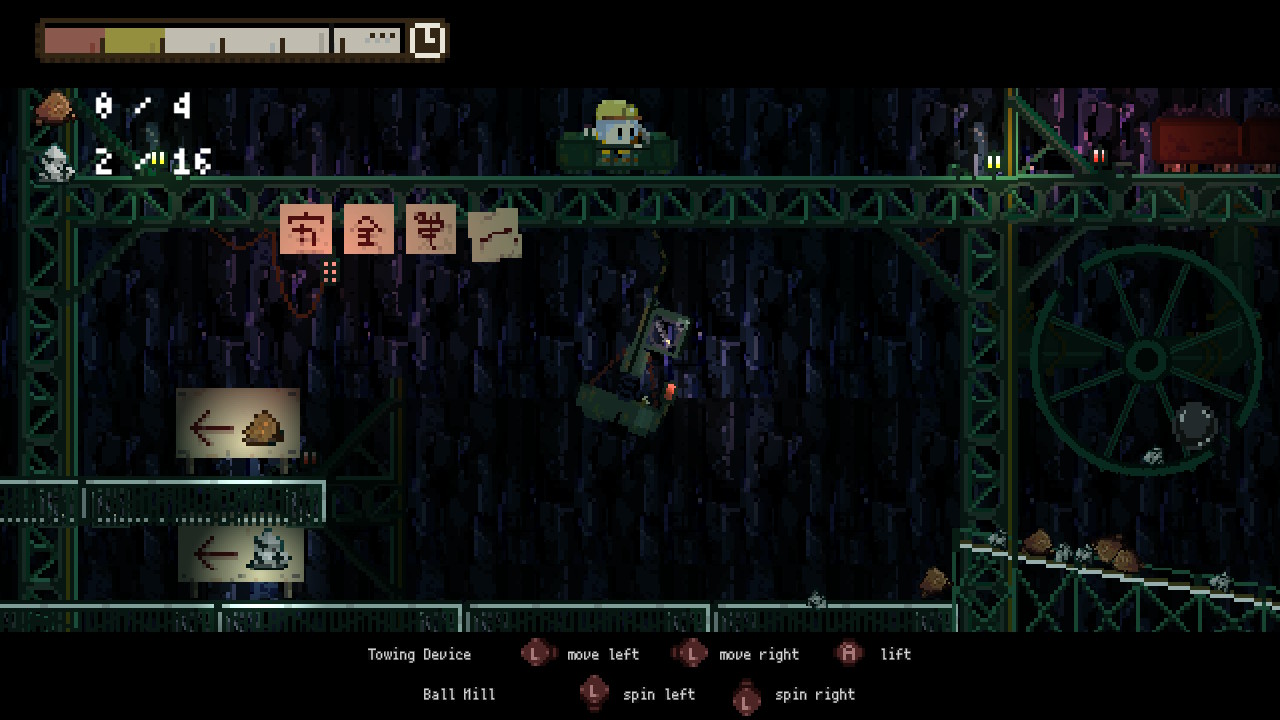Click the first Chinese character sign tile

point(307,228)
